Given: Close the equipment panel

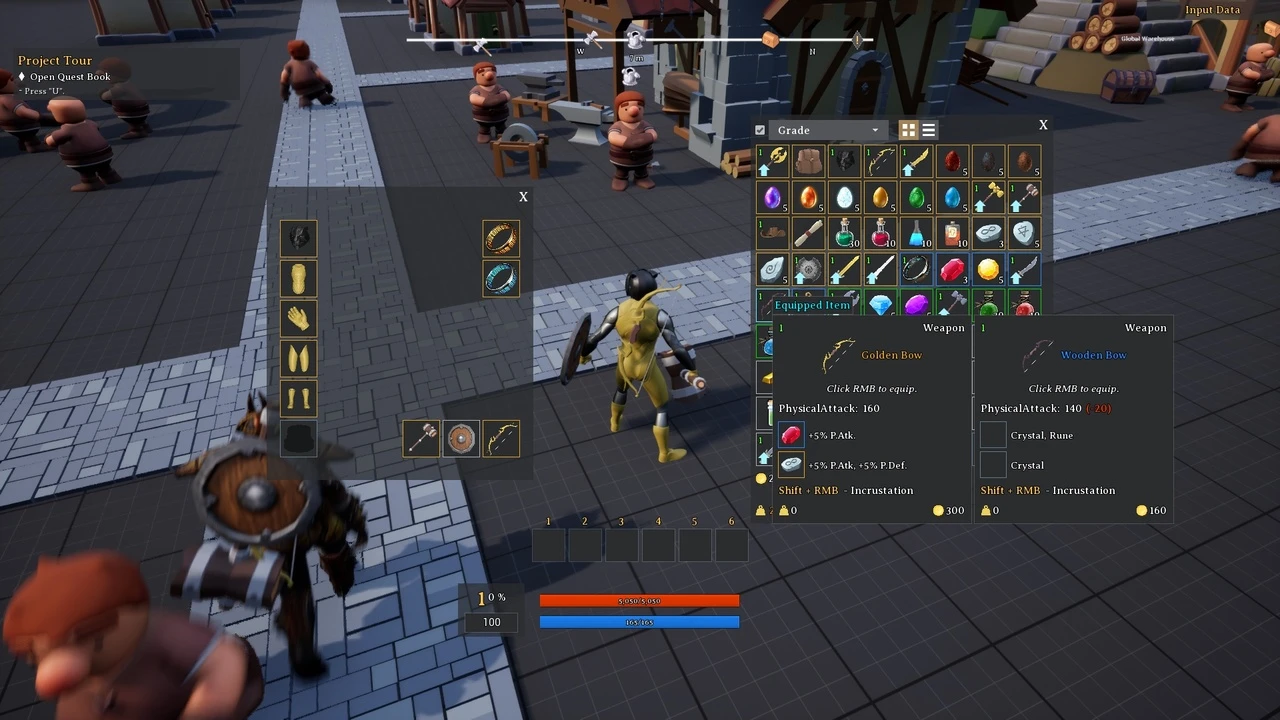Looking at the screenshot, I should click(523, 197).
